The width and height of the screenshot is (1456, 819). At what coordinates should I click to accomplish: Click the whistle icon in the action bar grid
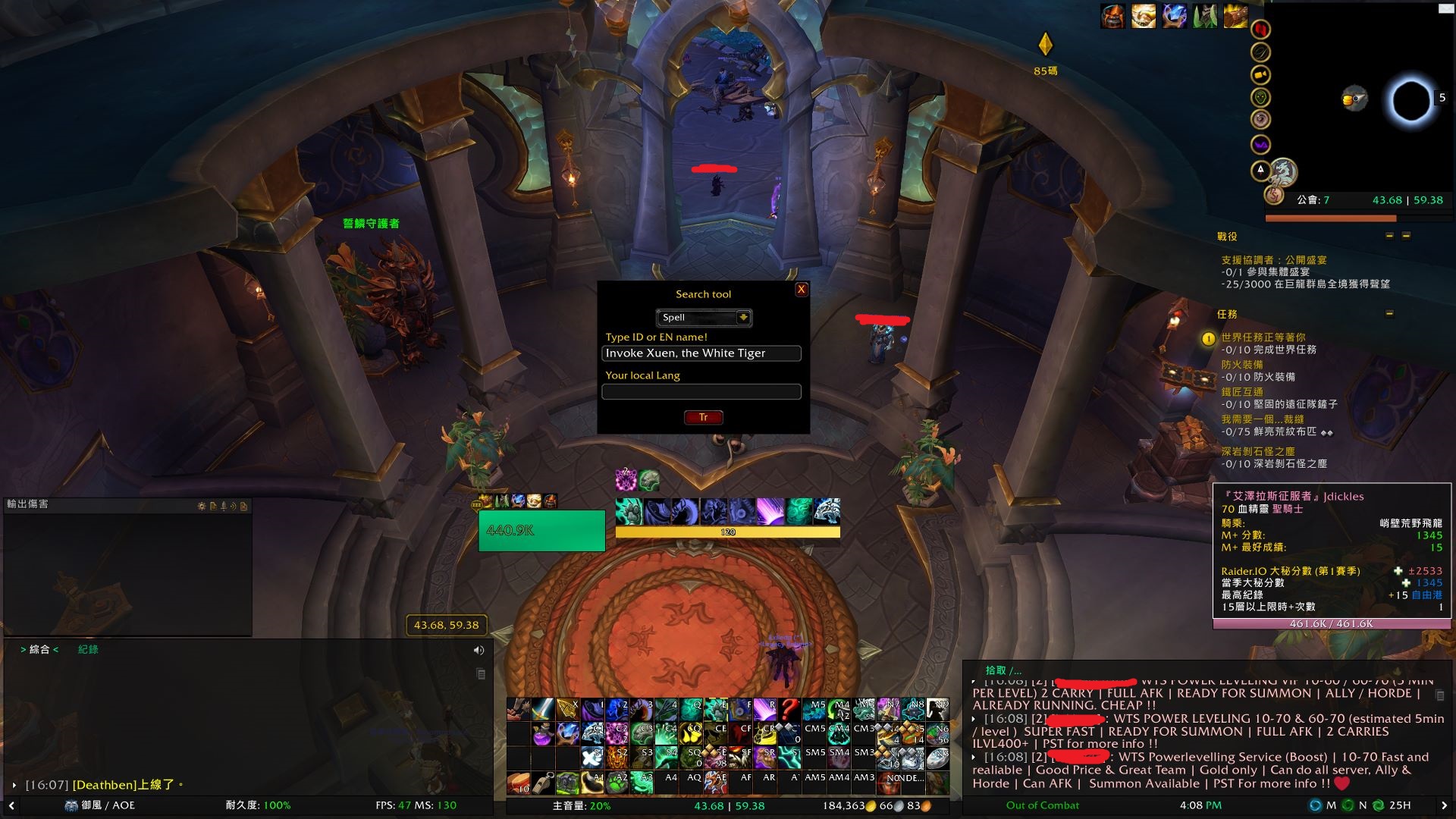(x=543, y=784)
